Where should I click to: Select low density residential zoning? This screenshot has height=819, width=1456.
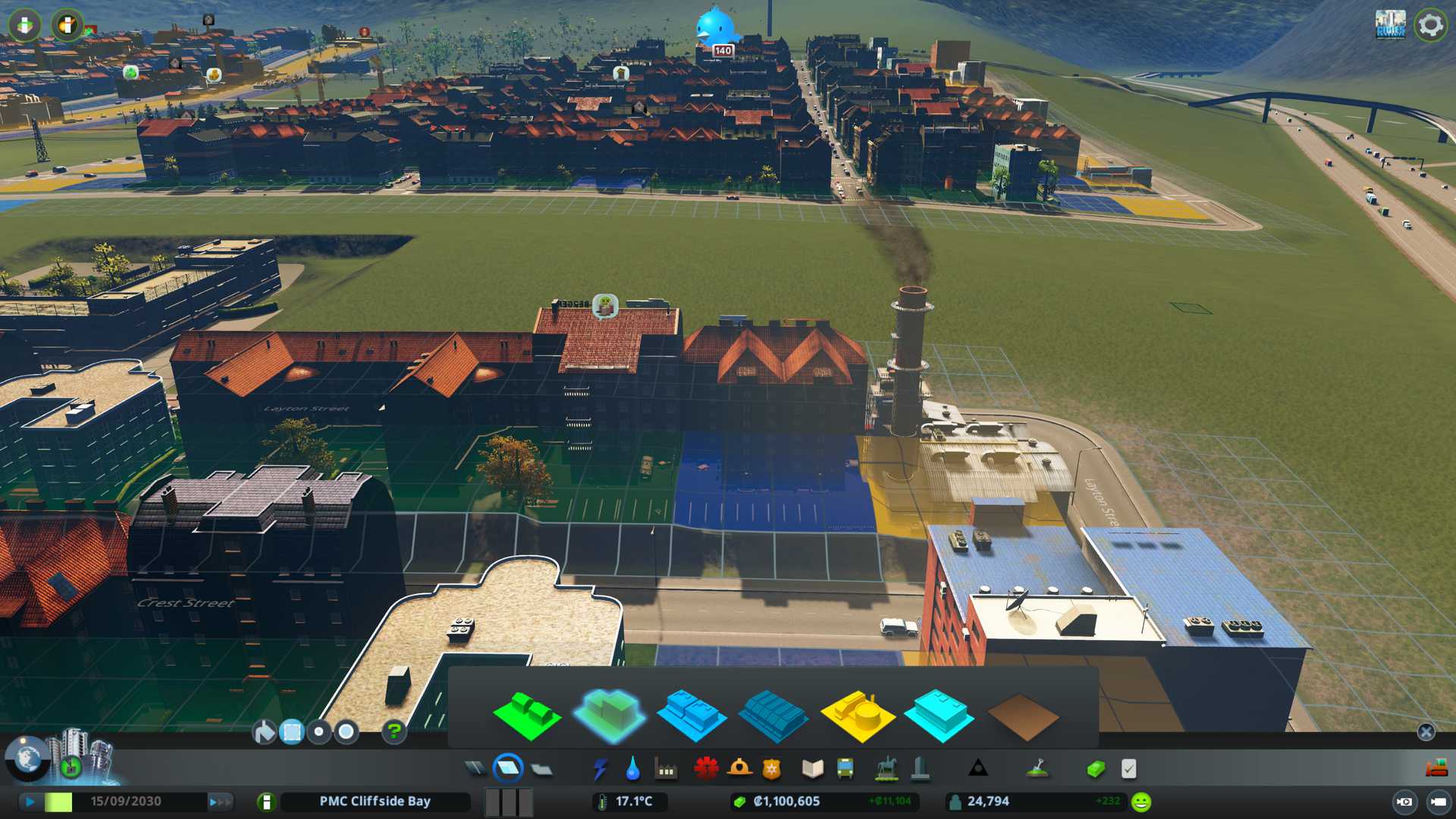526,716
